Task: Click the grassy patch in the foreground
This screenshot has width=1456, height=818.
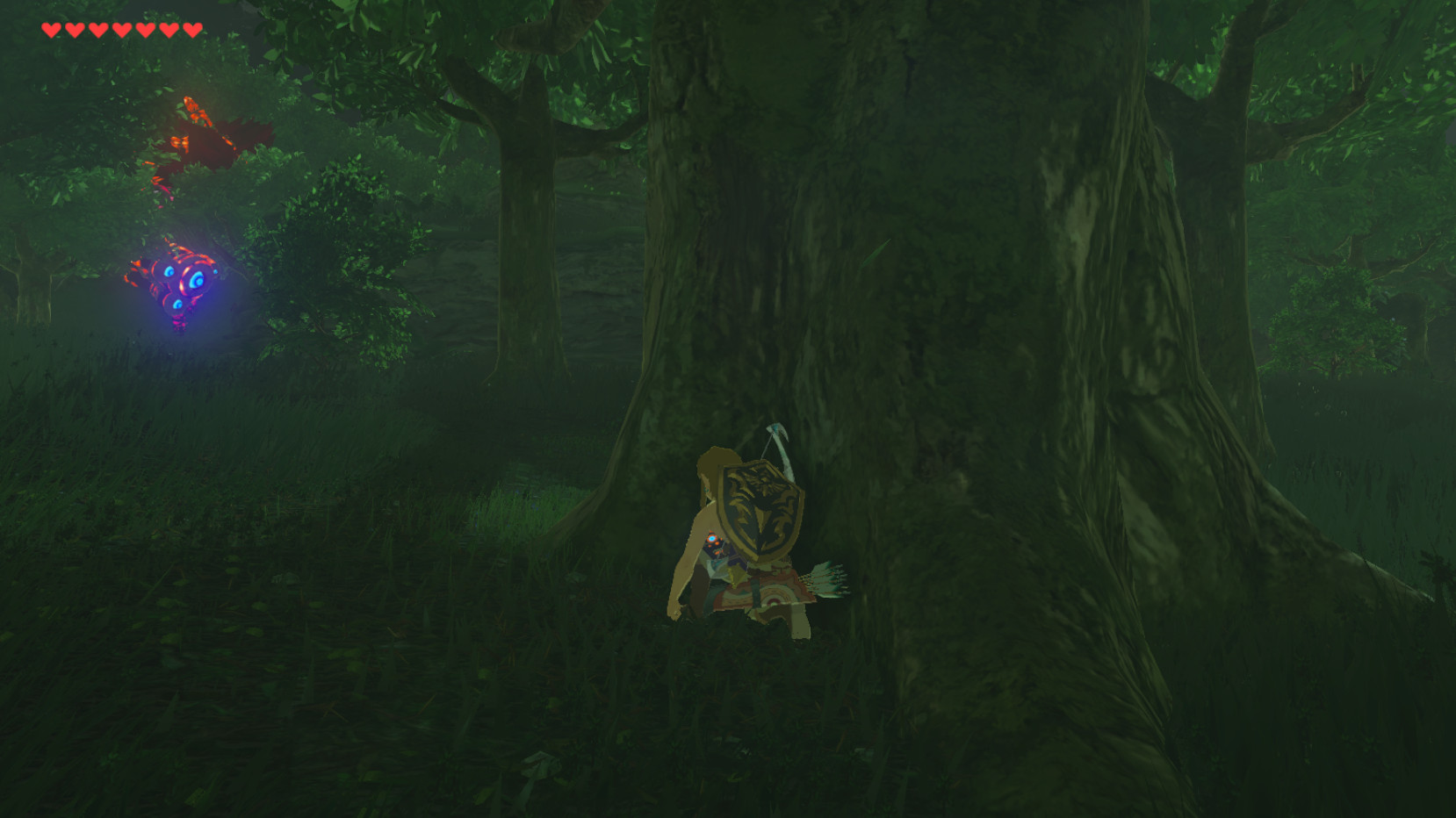Action: click(x=351, y=702)
